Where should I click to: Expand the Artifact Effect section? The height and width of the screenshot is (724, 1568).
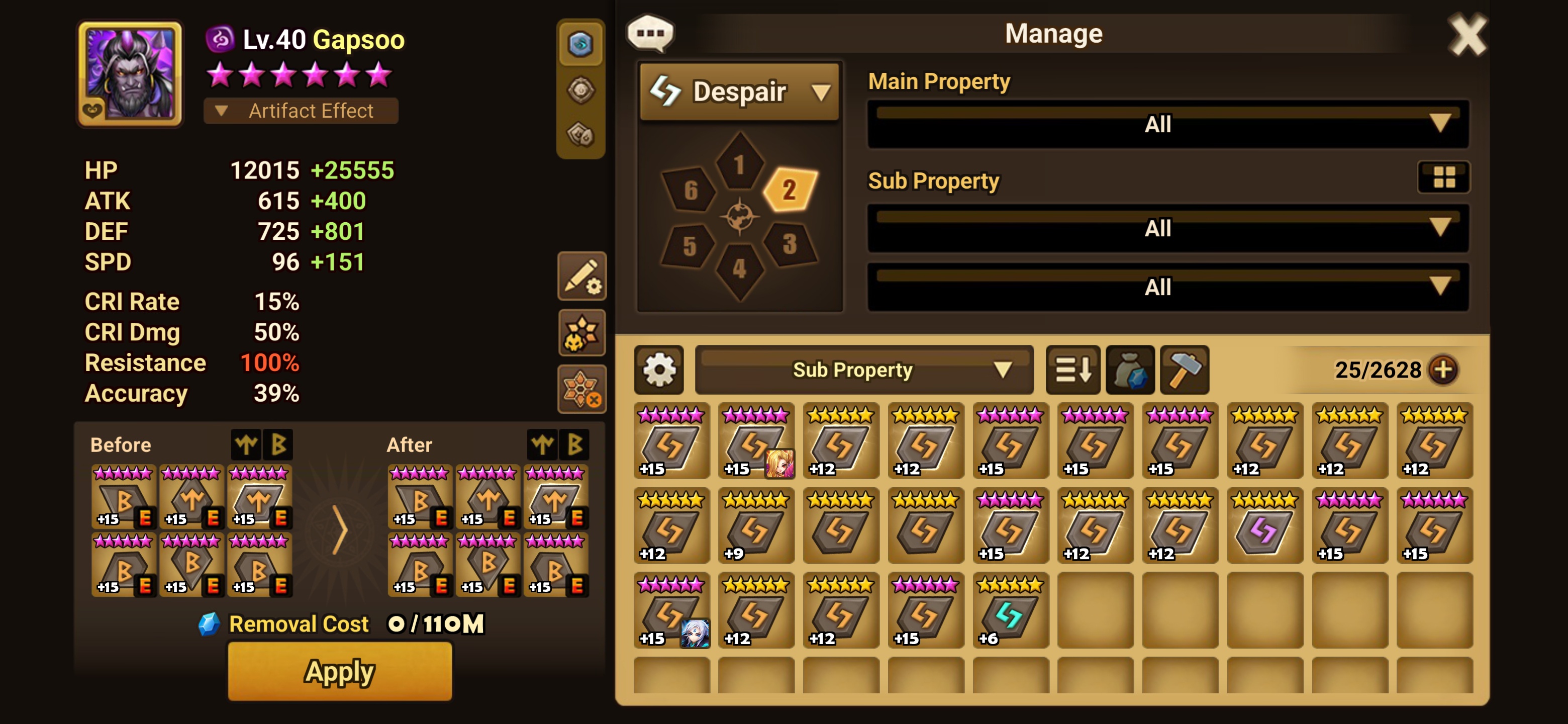tap(301, 111)
